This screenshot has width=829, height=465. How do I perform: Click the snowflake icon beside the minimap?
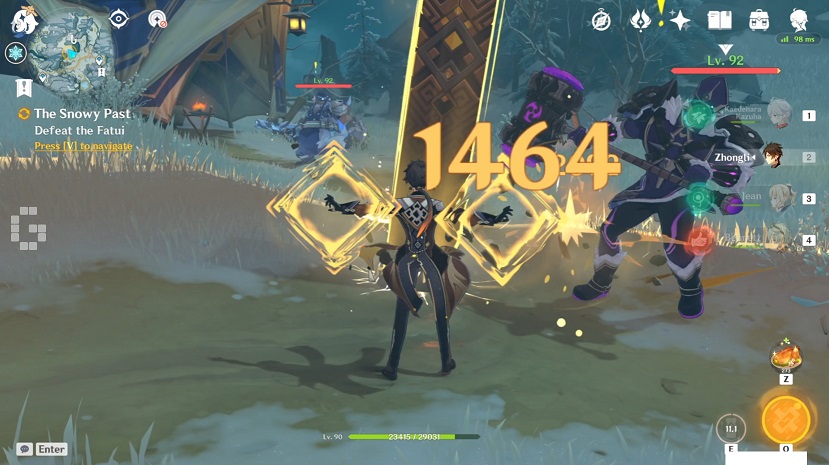(16, 54)
